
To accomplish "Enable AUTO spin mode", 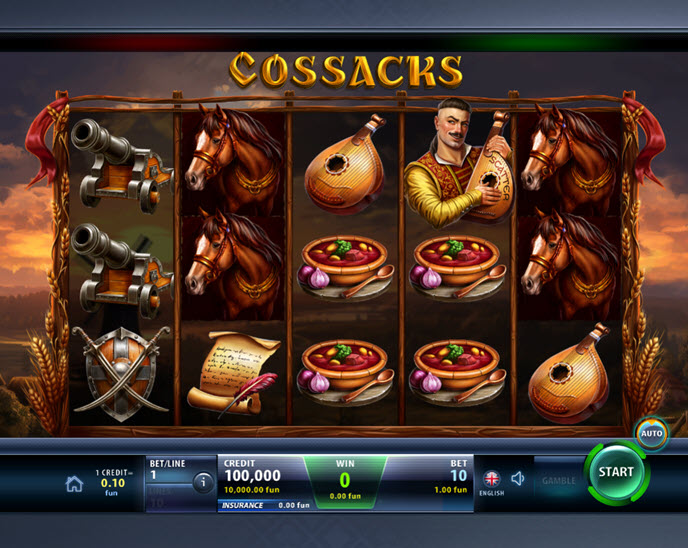I will point(650,433).
